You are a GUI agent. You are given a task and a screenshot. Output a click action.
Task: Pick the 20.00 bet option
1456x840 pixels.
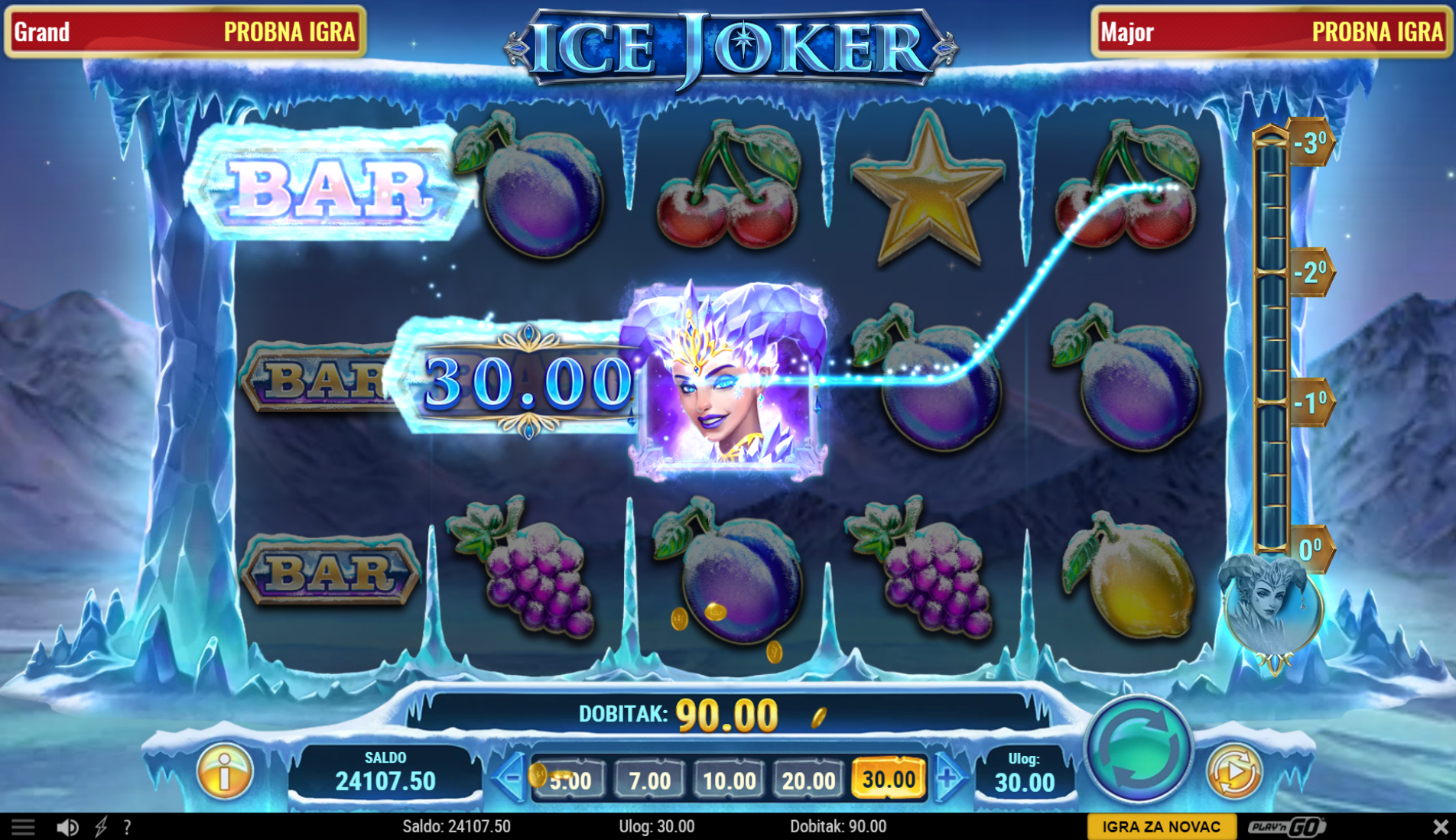[808, 780]
